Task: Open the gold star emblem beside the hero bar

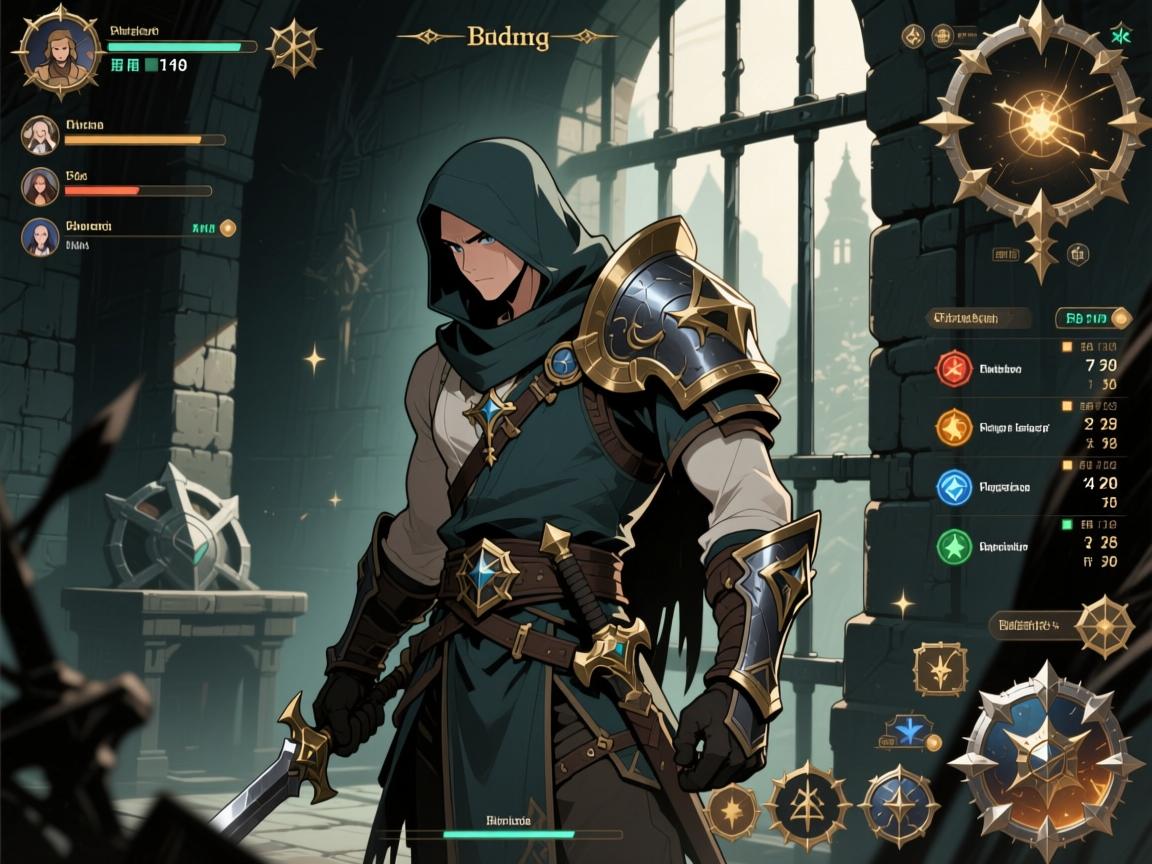Action: [x=293, y=48]
